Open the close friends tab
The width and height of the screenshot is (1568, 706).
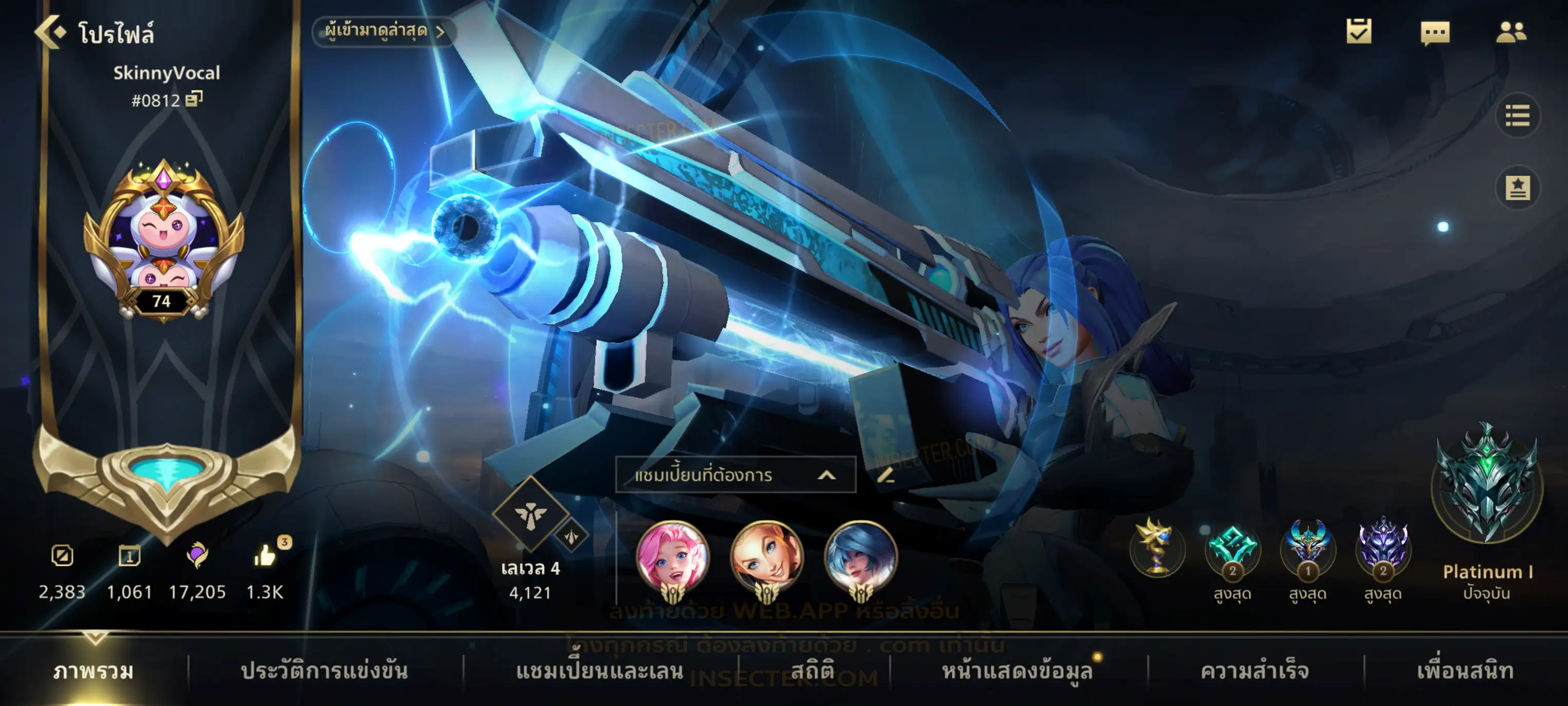coord(1465,671)
